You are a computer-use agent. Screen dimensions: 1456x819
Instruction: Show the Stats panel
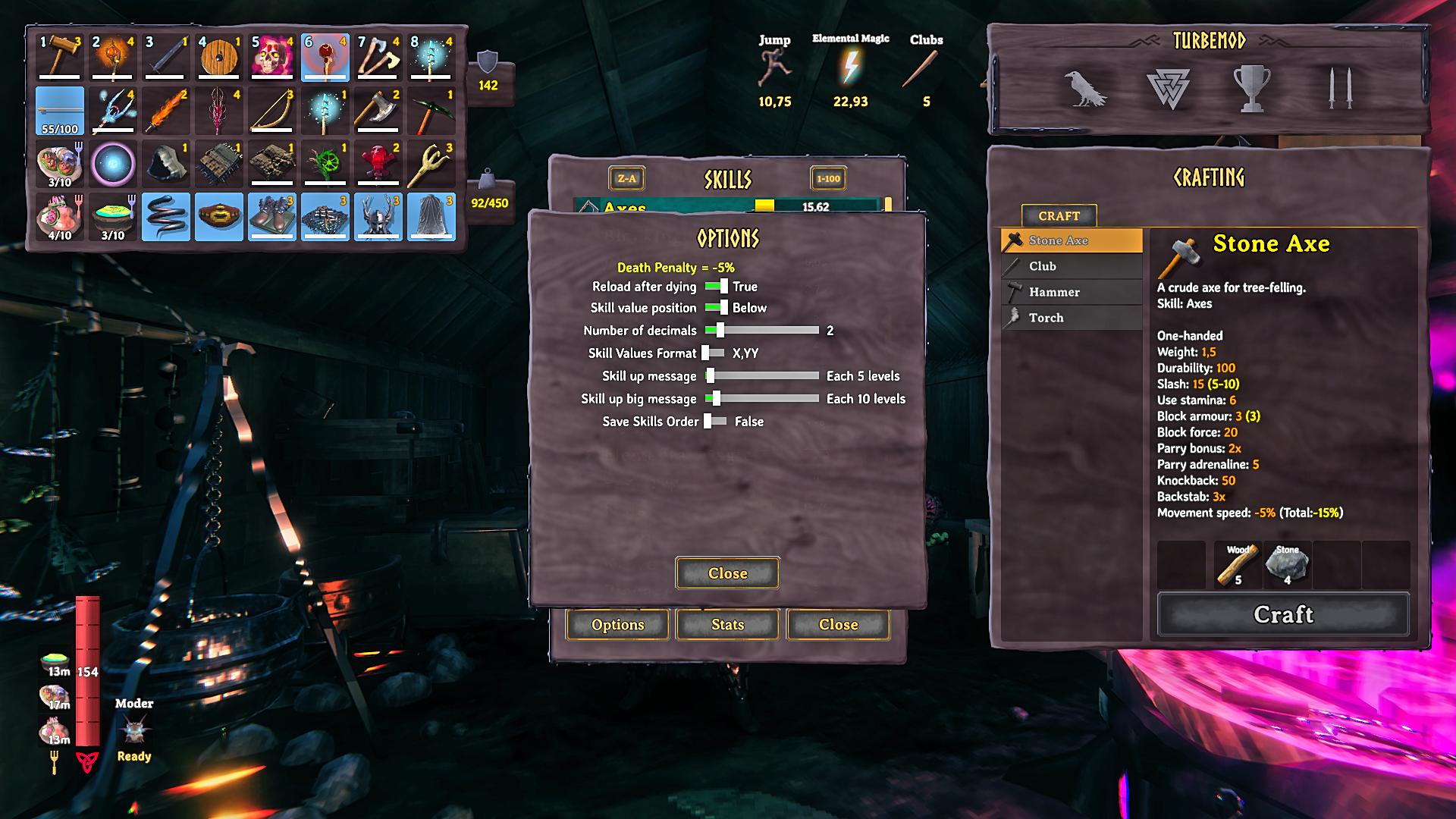pos(727,624)
